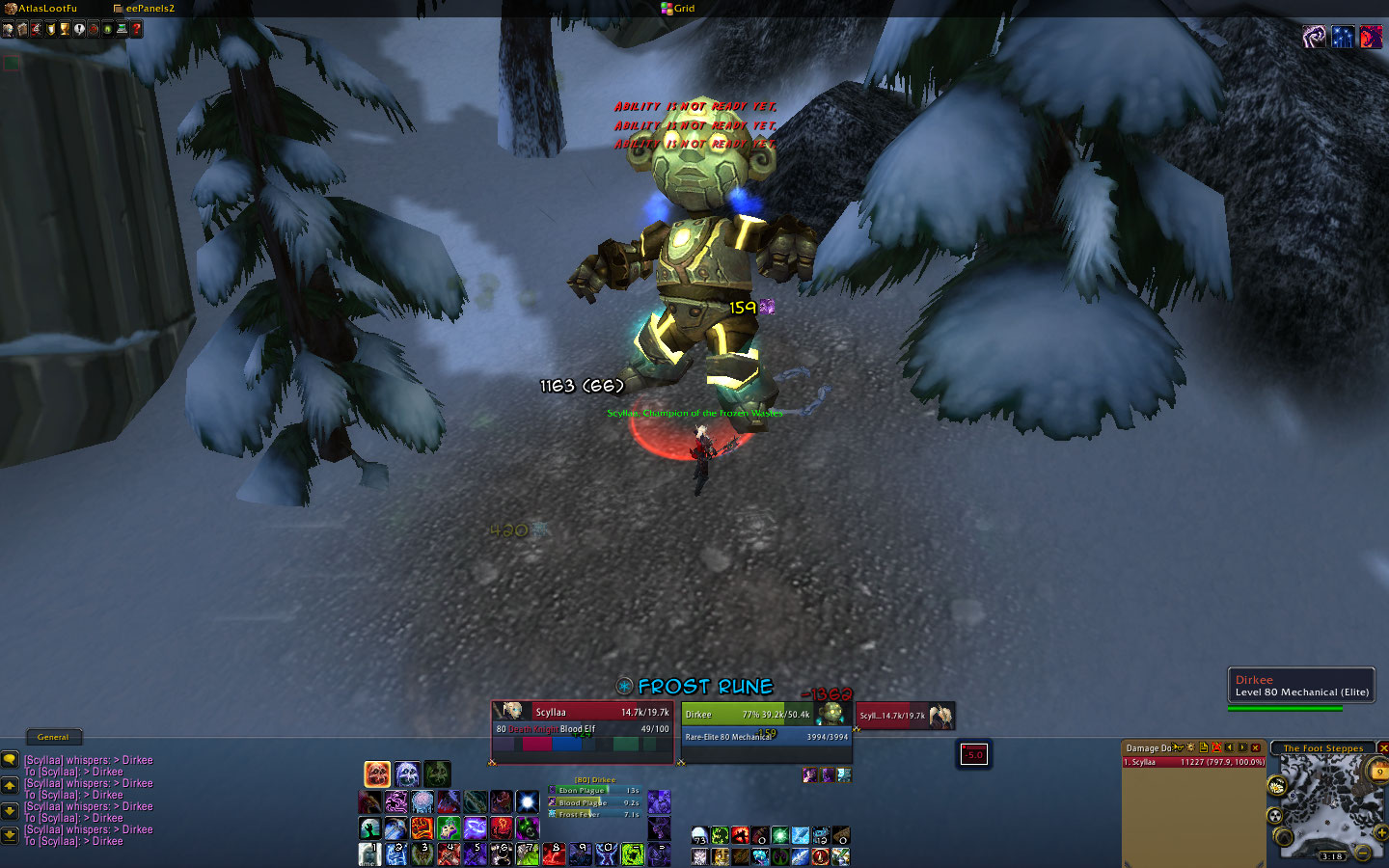The height and width of the screenshot is (868, 1389).
Task: Activate the pale blue skull Frost Presence
Action: (407, 773)
